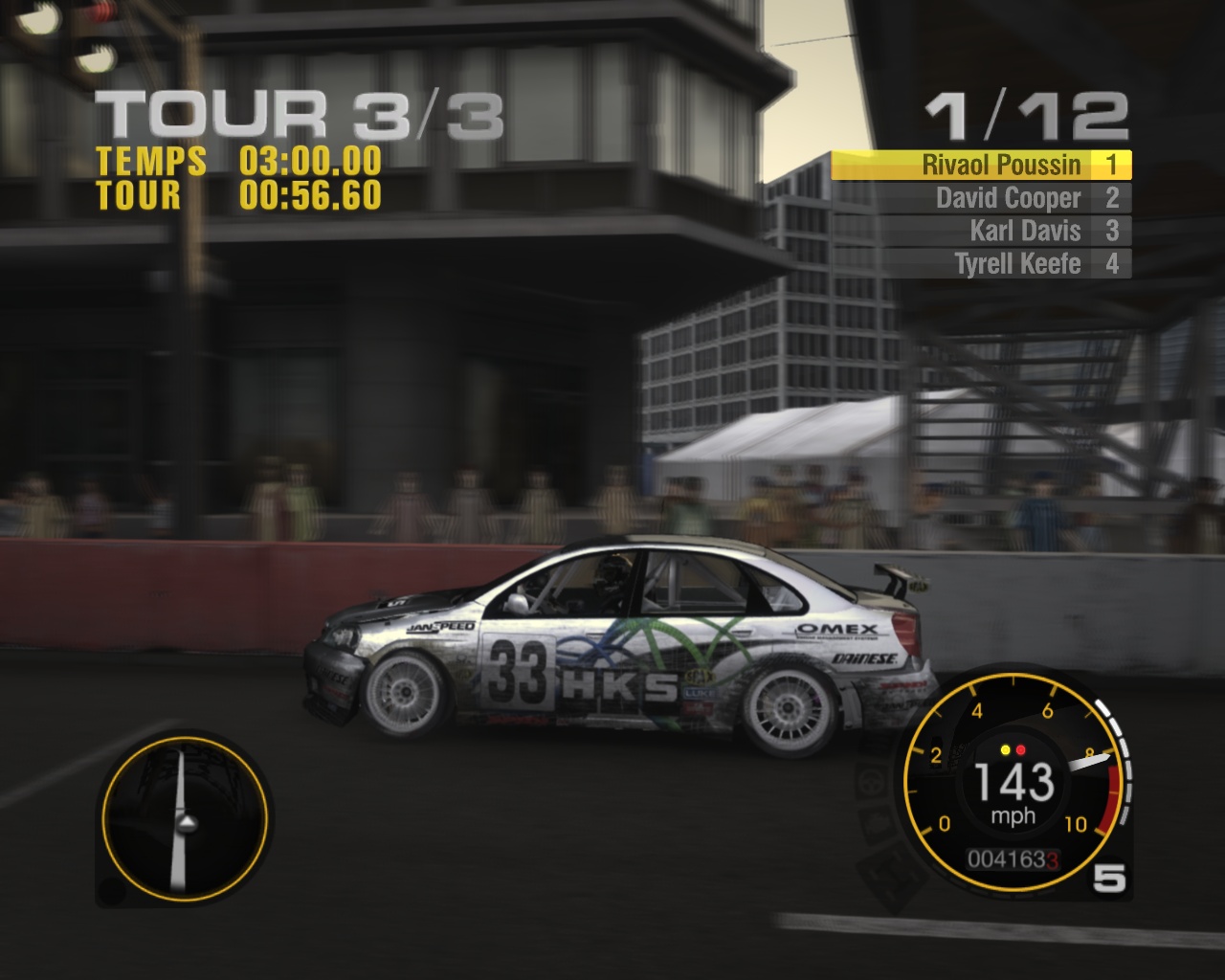Select Rivaol Poussin in the standings
Viewport: 1225px width, 980px height.
[x=981, y=166]
